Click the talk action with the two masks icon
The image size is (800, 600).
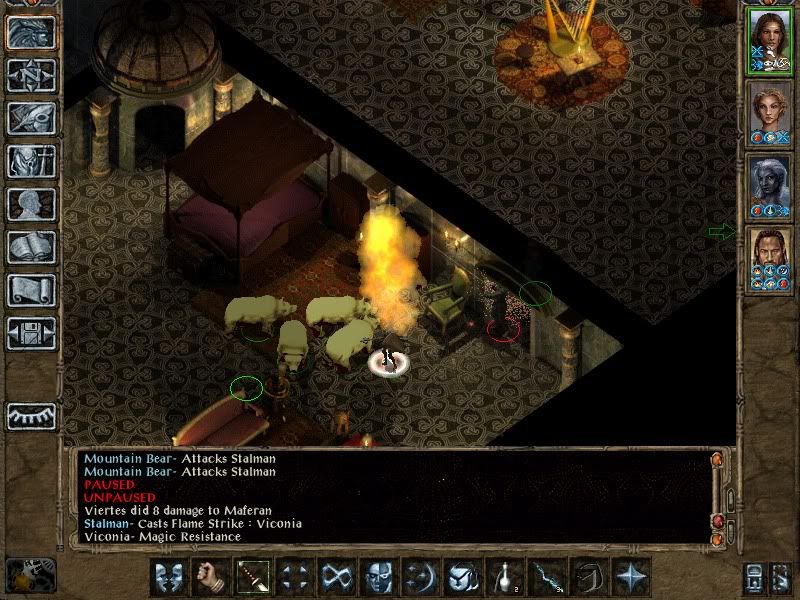coord(170,577)
